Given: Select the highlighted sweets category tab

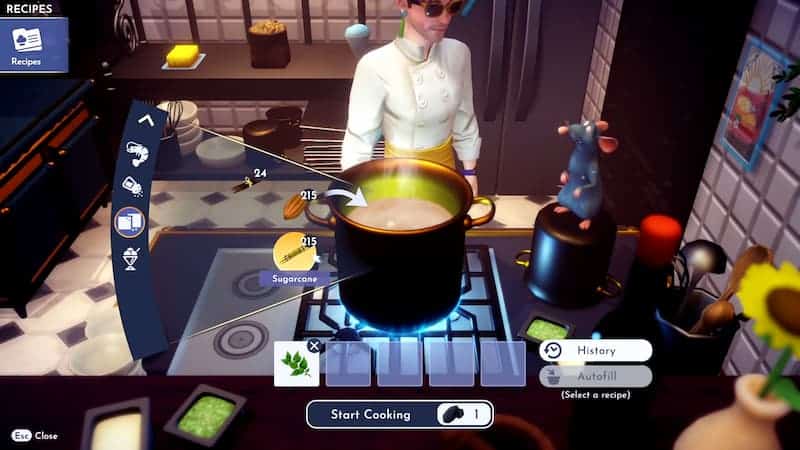Looking at the screenshot, I should tap(131, 221).
